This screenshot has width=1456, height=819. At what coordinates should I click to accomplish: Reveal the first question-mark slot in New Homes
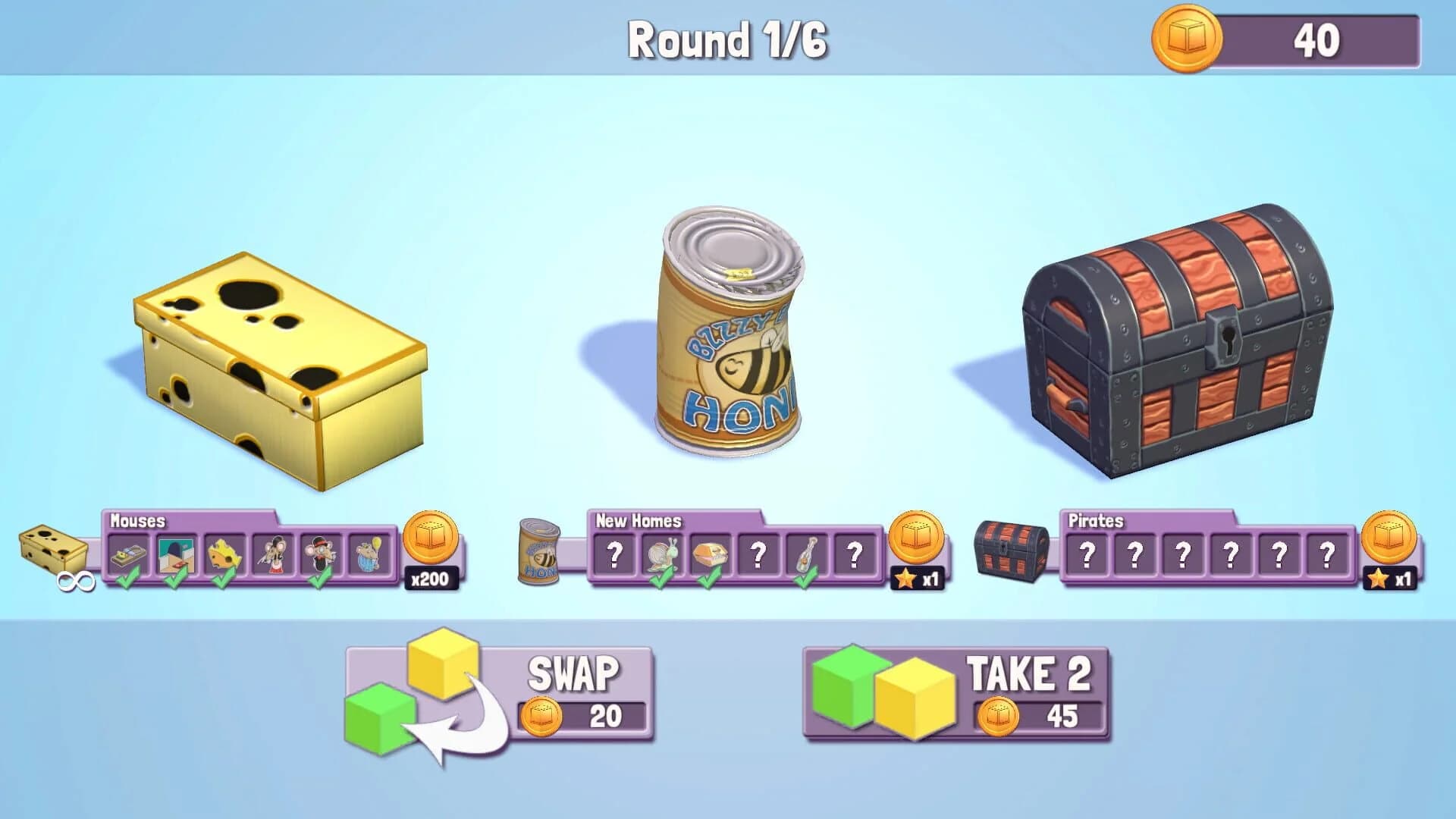tap(615, 554)
